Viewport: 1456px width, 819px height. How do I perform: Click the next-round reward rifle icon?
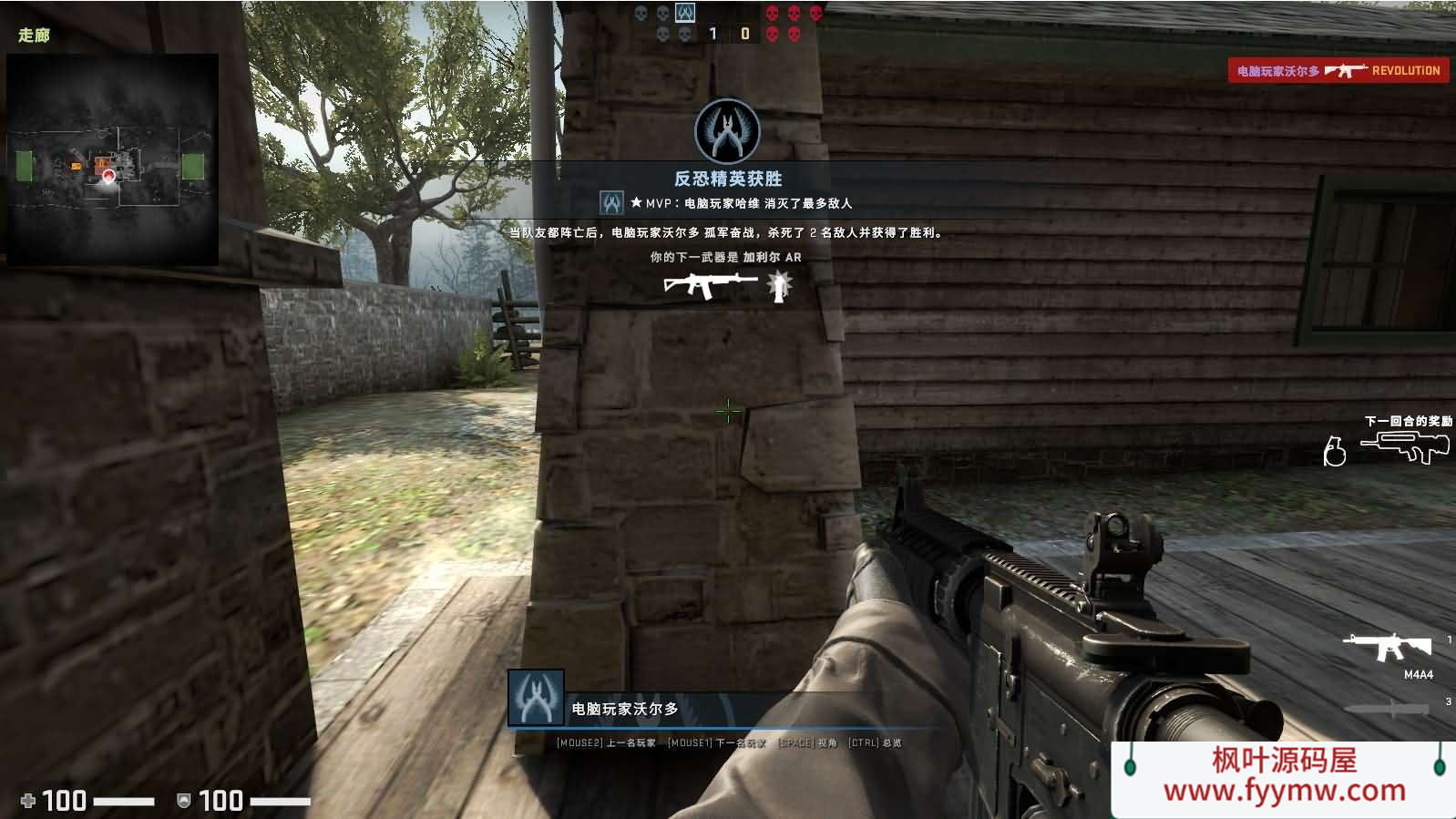point(1405,447)
